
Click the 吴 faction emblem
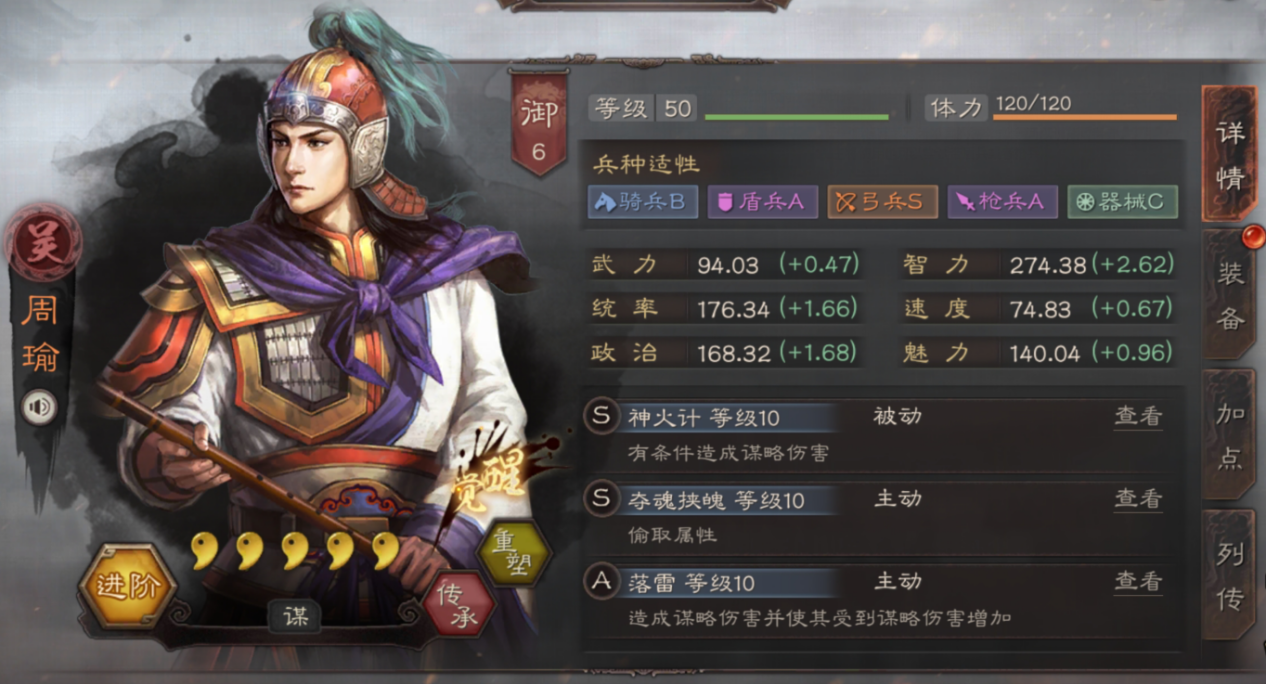tap(42, 245)
